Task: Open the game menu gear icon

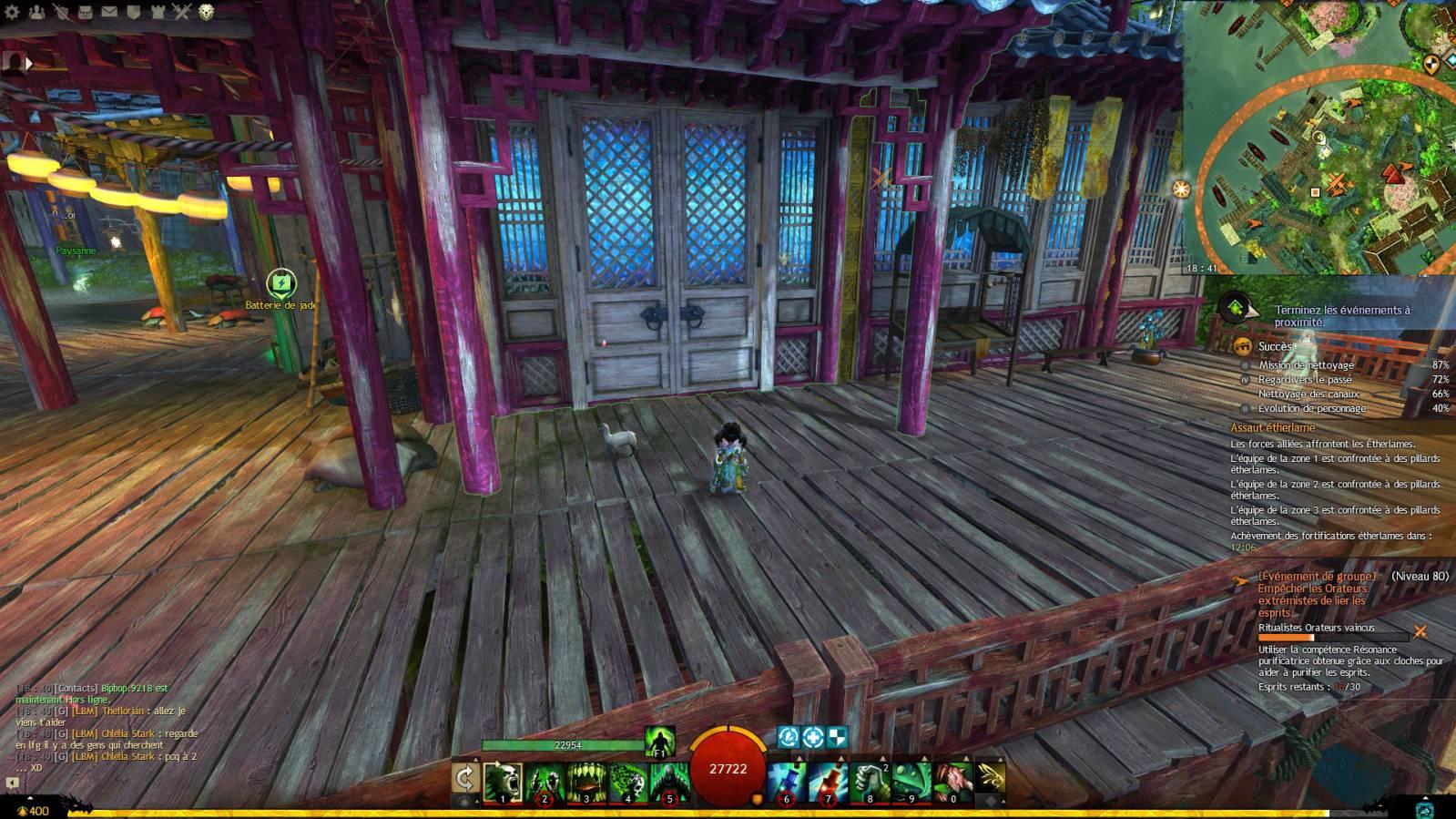Action: click(13, 12)
